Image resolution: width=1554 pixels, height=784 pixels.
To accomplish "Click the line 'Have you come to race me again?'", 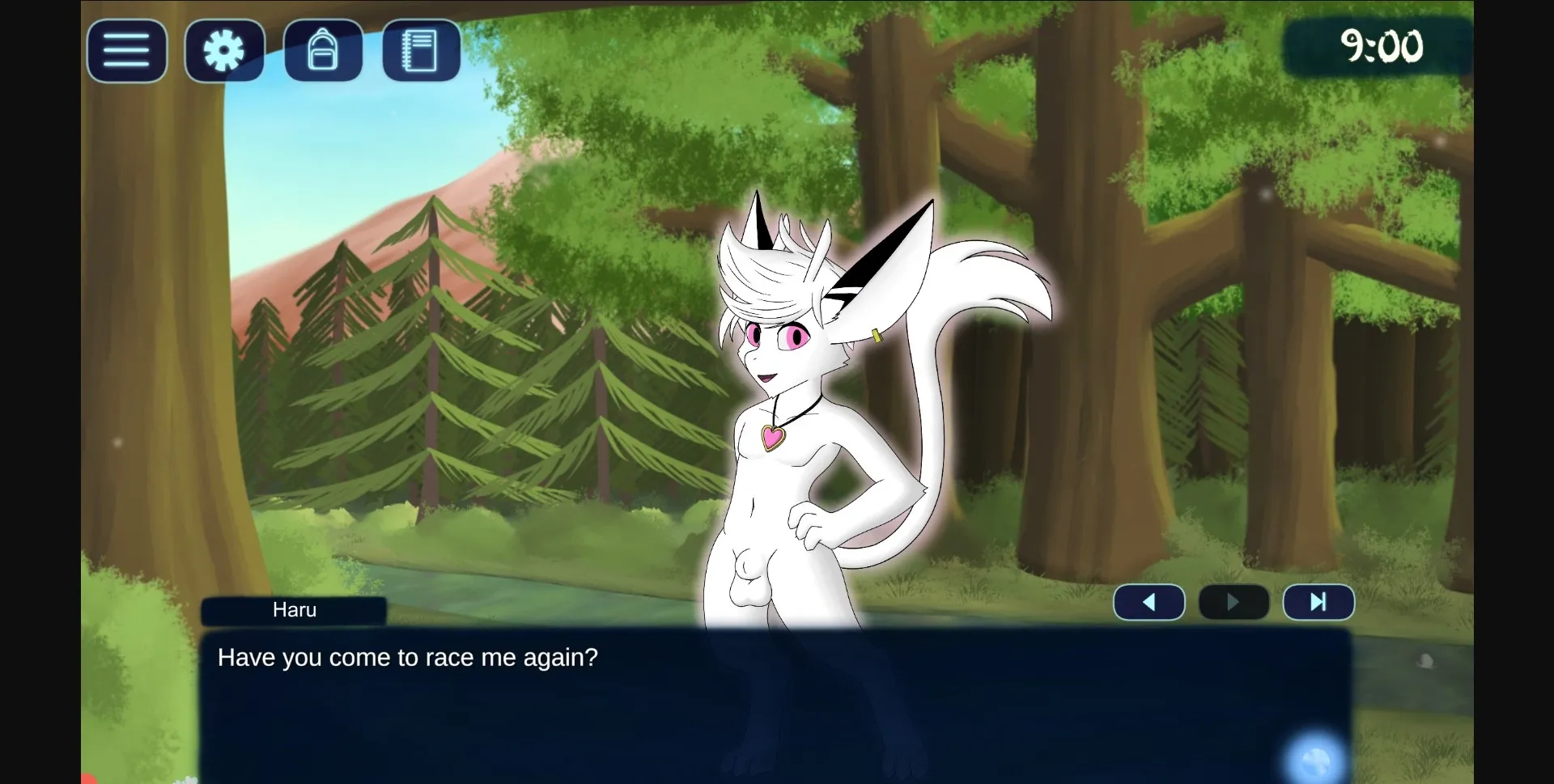I will [x=408, y=658].
